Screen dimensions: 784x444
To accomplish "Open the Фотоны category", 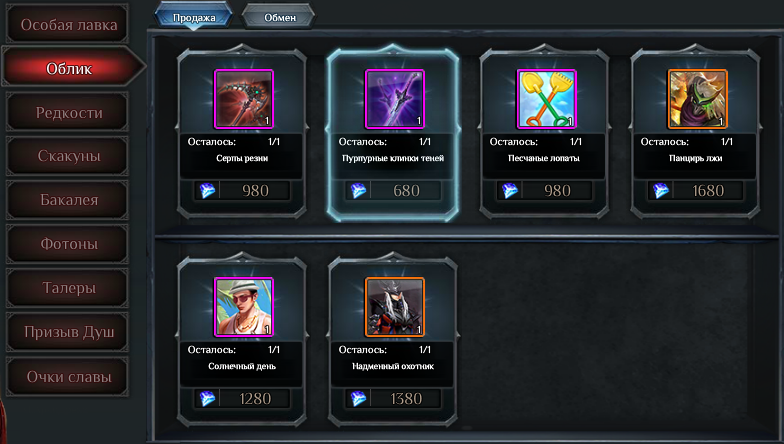I will pos(68,244).
